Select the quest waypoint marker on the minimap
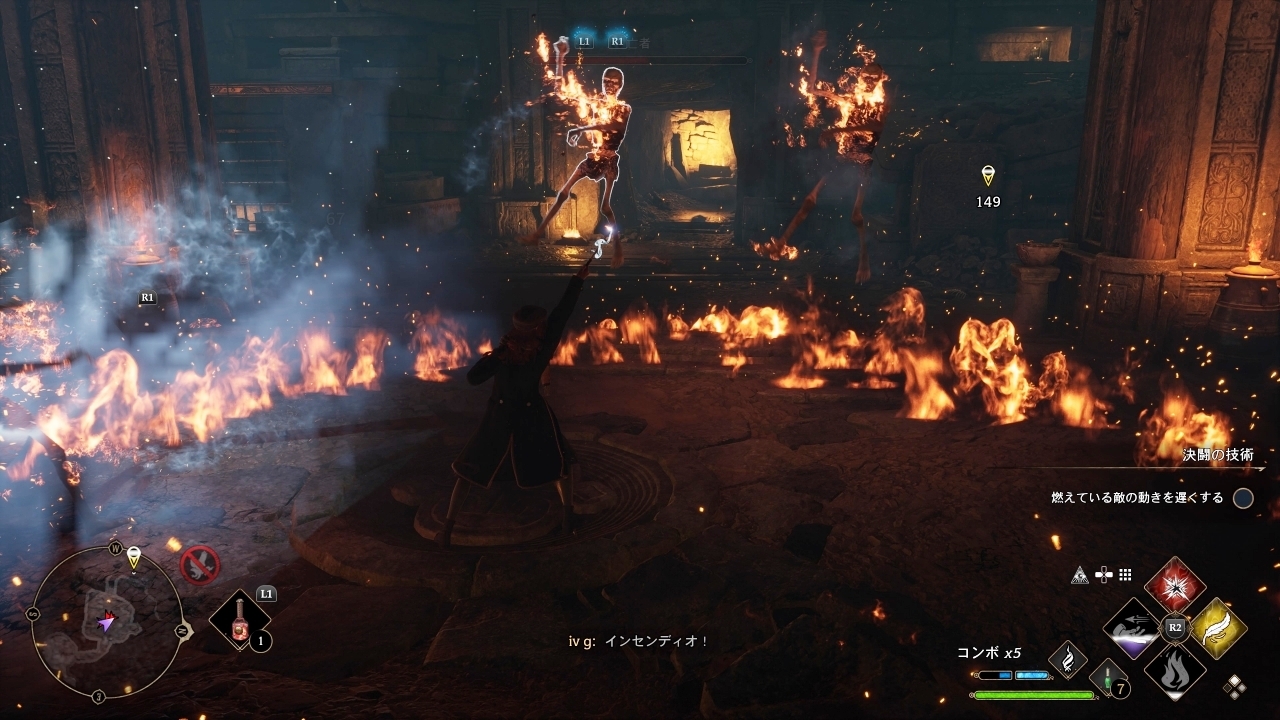Screen dimensions: 1280x720 point(133,555)
